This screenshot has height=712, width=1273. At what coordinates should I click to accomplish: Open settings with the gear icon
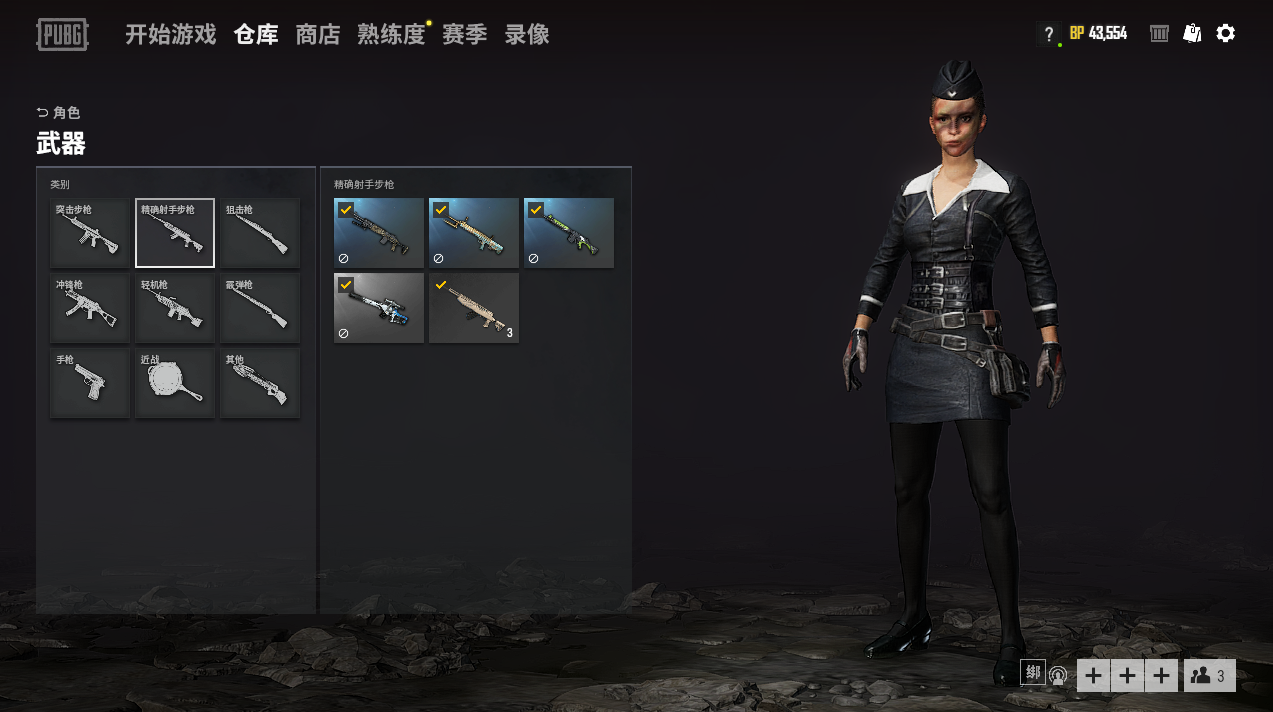[x=1225, y=34]
